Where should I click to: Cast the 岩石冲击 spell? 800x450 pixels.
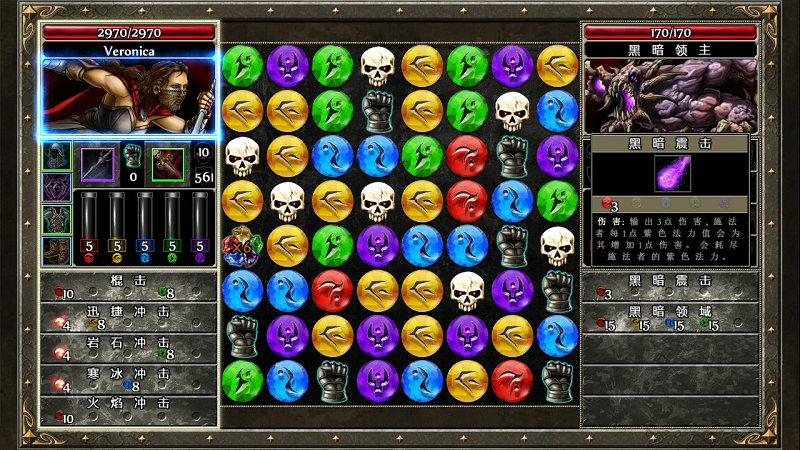pyautogui.click(x=130, y=347)
